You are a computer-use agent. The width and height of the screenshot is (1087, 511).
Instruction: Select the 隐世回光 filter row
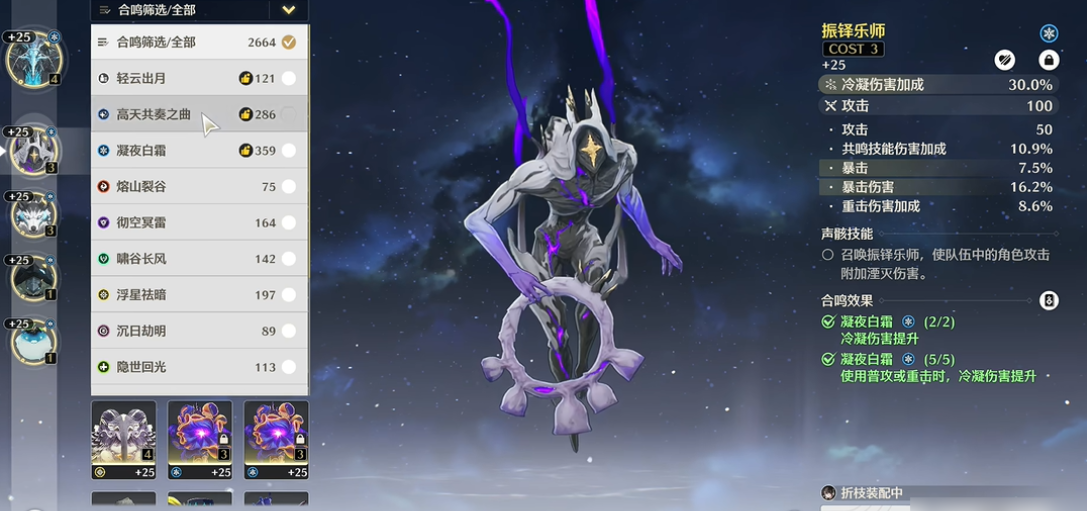pos(199,367)
